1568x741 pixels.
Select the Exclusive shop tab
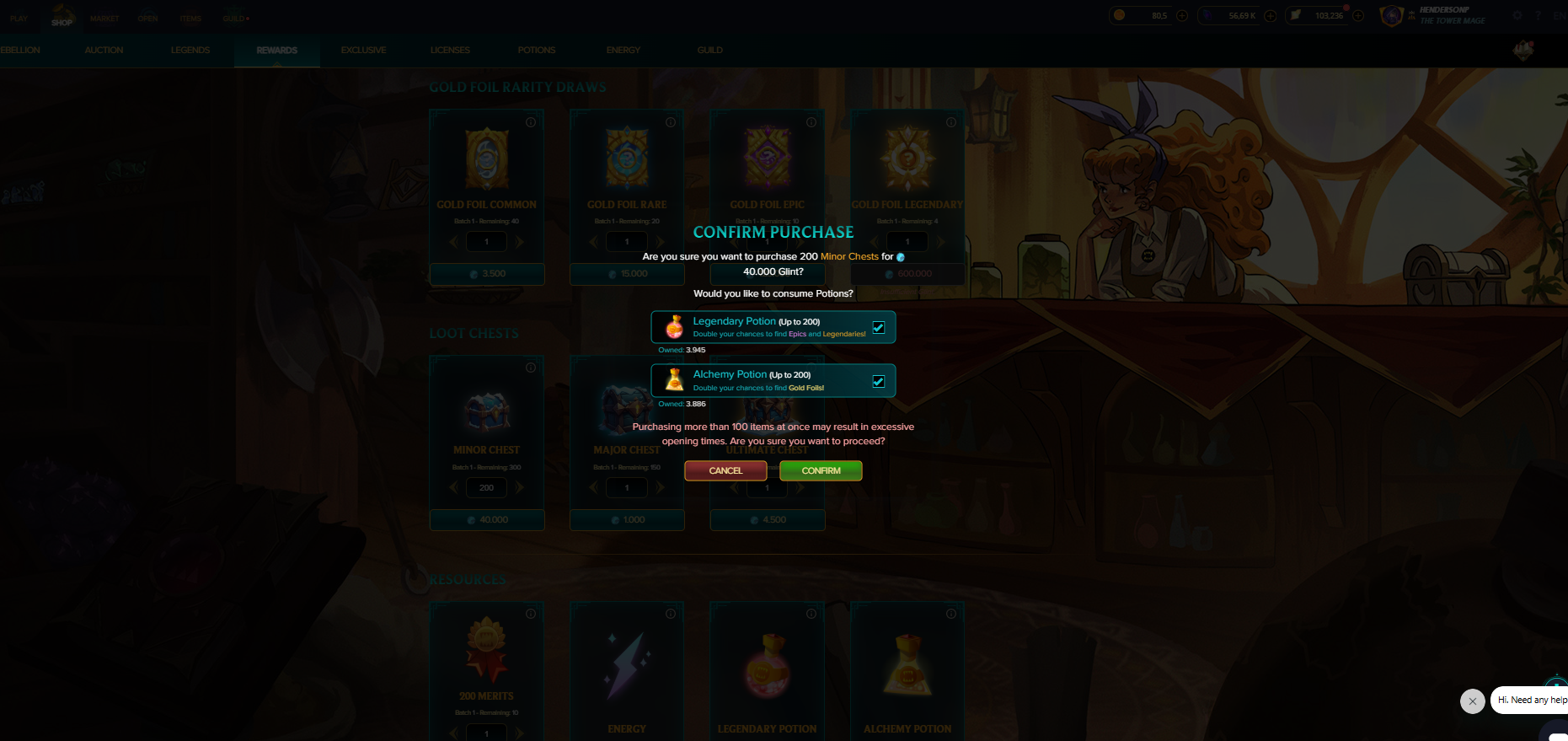point(363,51)
